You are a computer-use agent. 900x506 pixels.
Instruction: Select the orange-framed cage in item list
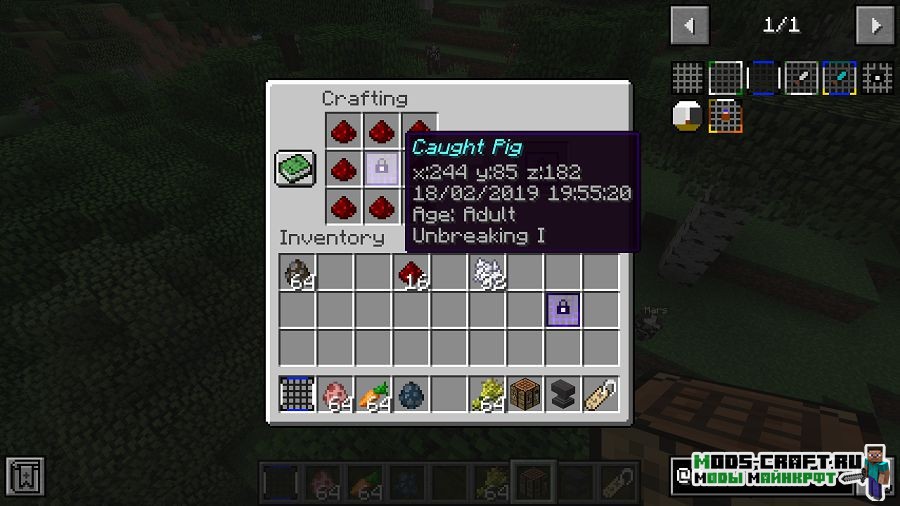click(725, 116)
